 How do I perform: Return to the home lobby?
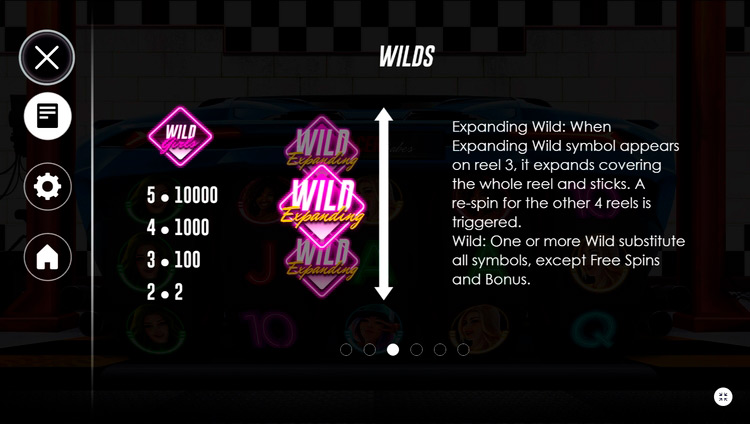(x=47, y=257)
